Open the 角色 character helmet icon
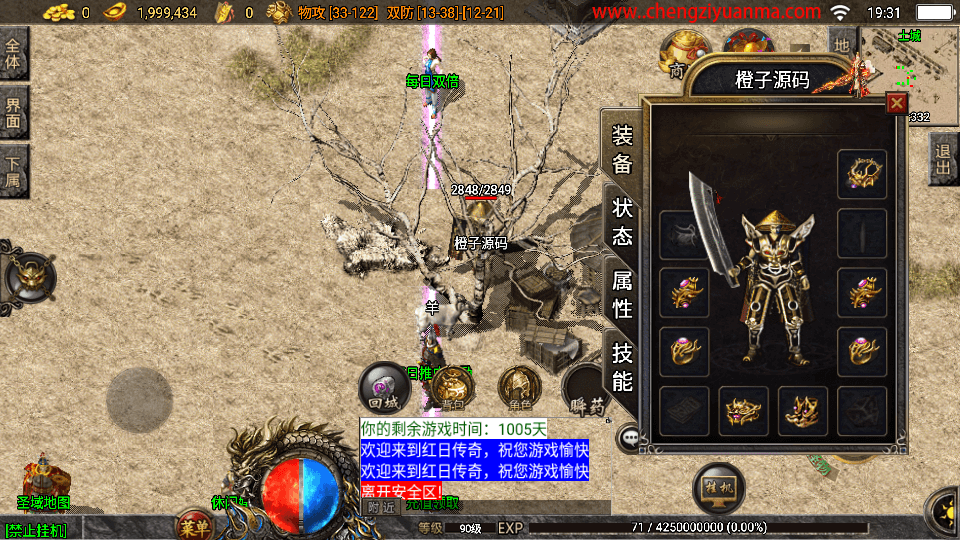The image size is (960, 540). [x=519, y=387]
